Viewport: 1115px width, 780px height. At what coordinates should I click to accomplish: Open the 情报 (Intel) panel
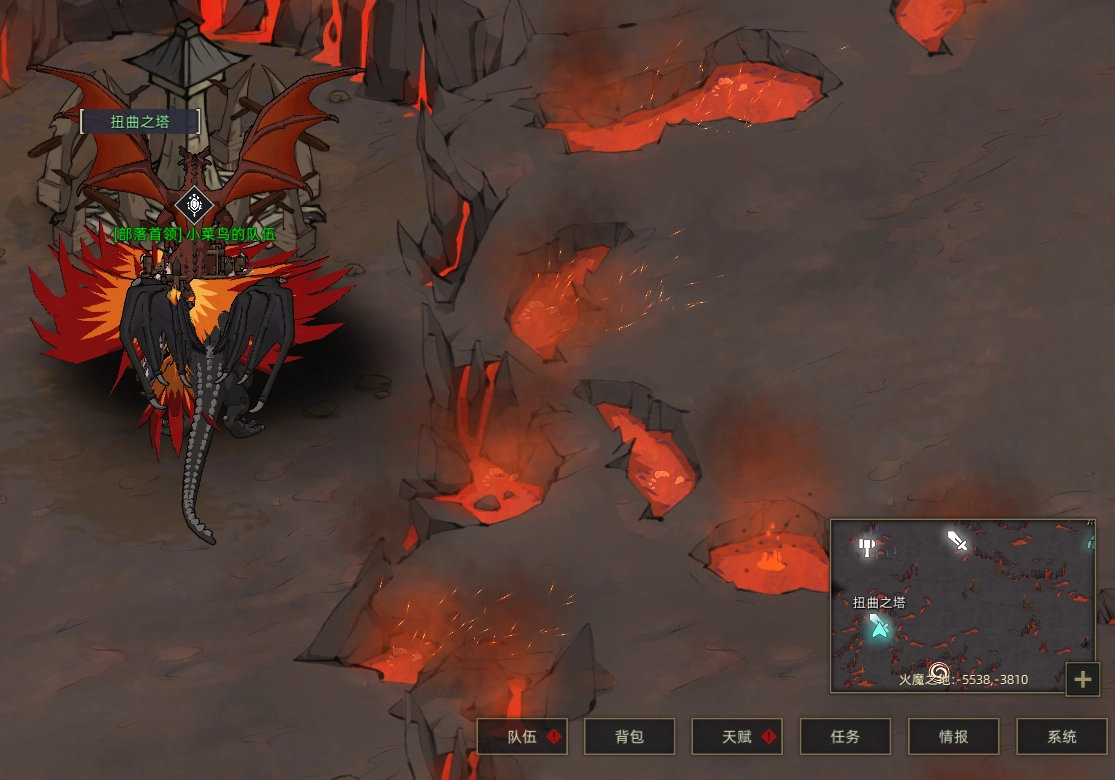pyautogui.click(x=954, y=737)
